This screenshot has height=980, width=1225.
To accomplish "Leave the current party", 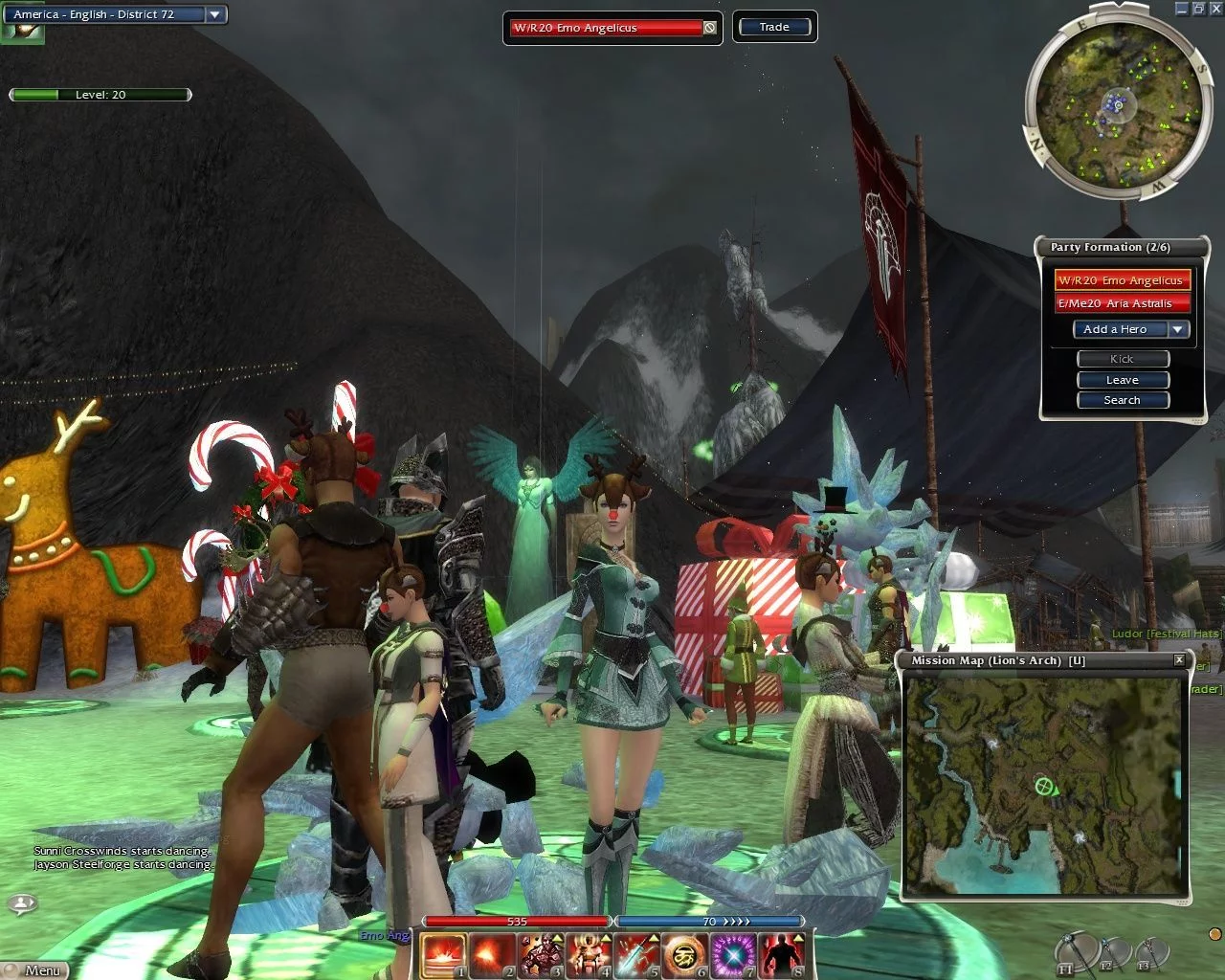I will pos(1122,380).
